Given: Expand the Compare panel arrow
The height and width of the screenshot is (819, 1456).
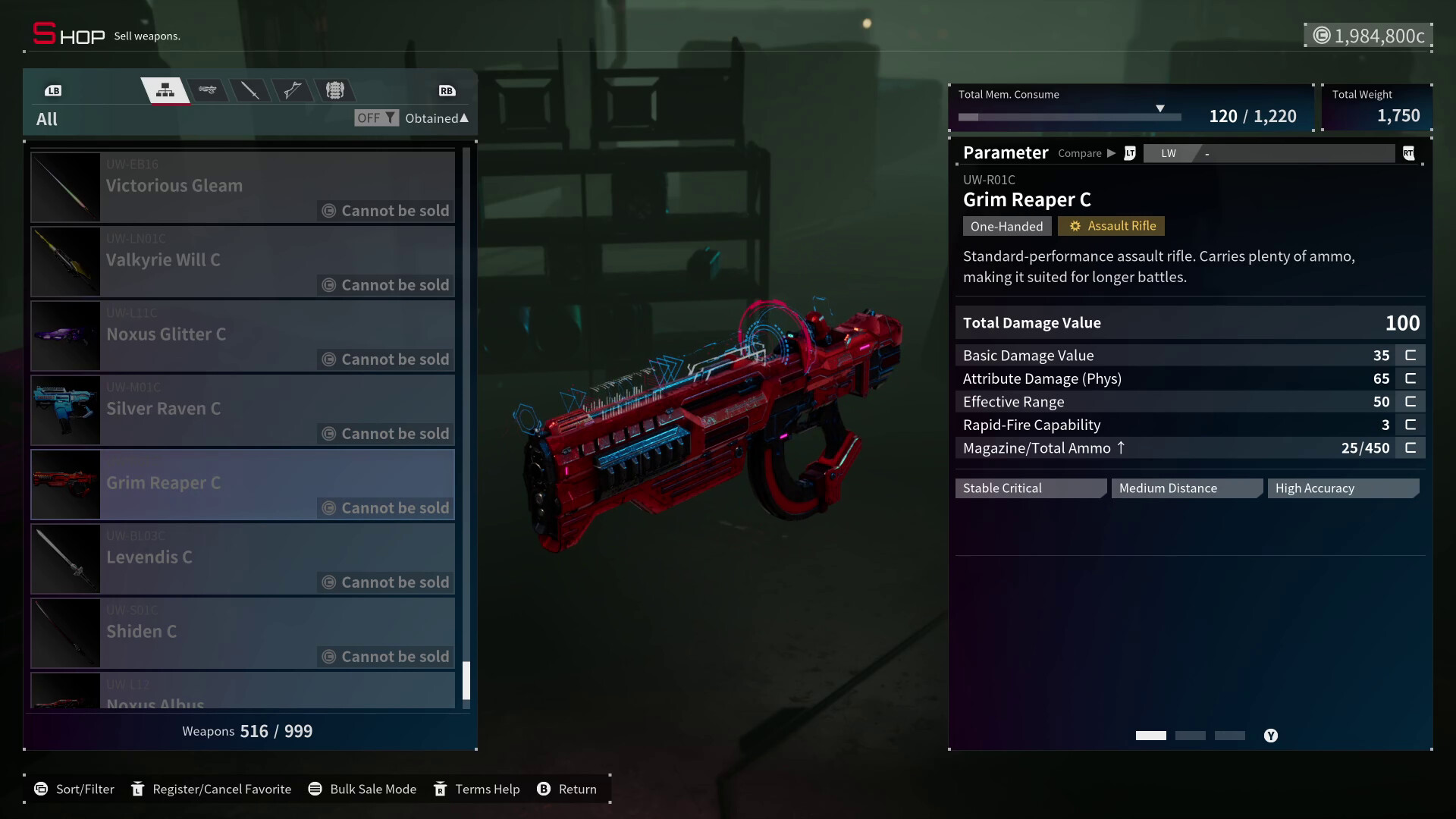Looking at the screenshot, I should (1112, 153).
